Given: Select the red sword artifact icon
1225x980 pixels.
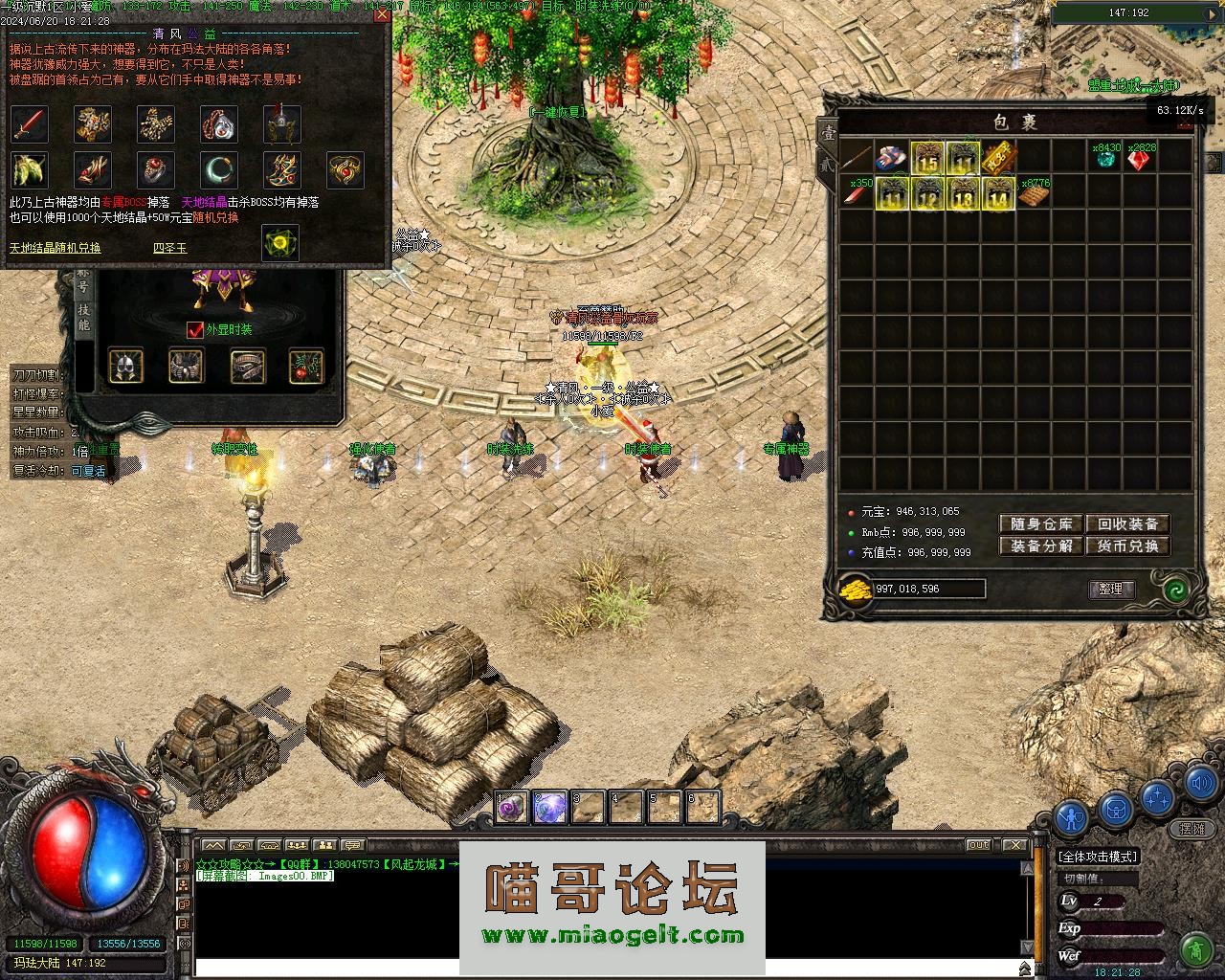Looking at the screenshot, I should click(29, 124).
